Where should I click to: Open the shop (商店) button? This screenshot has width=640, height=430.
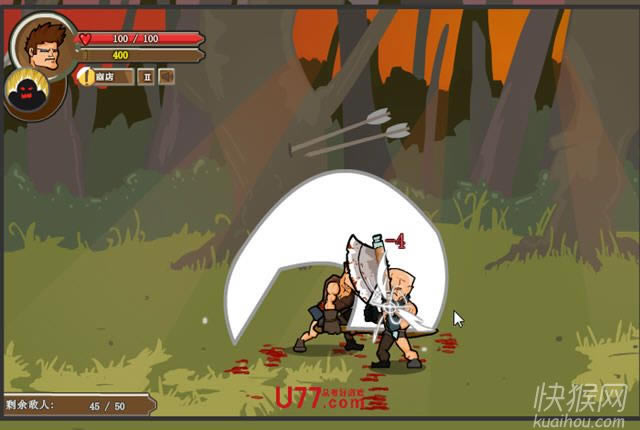pyautogui.click(x=106, y=76)
